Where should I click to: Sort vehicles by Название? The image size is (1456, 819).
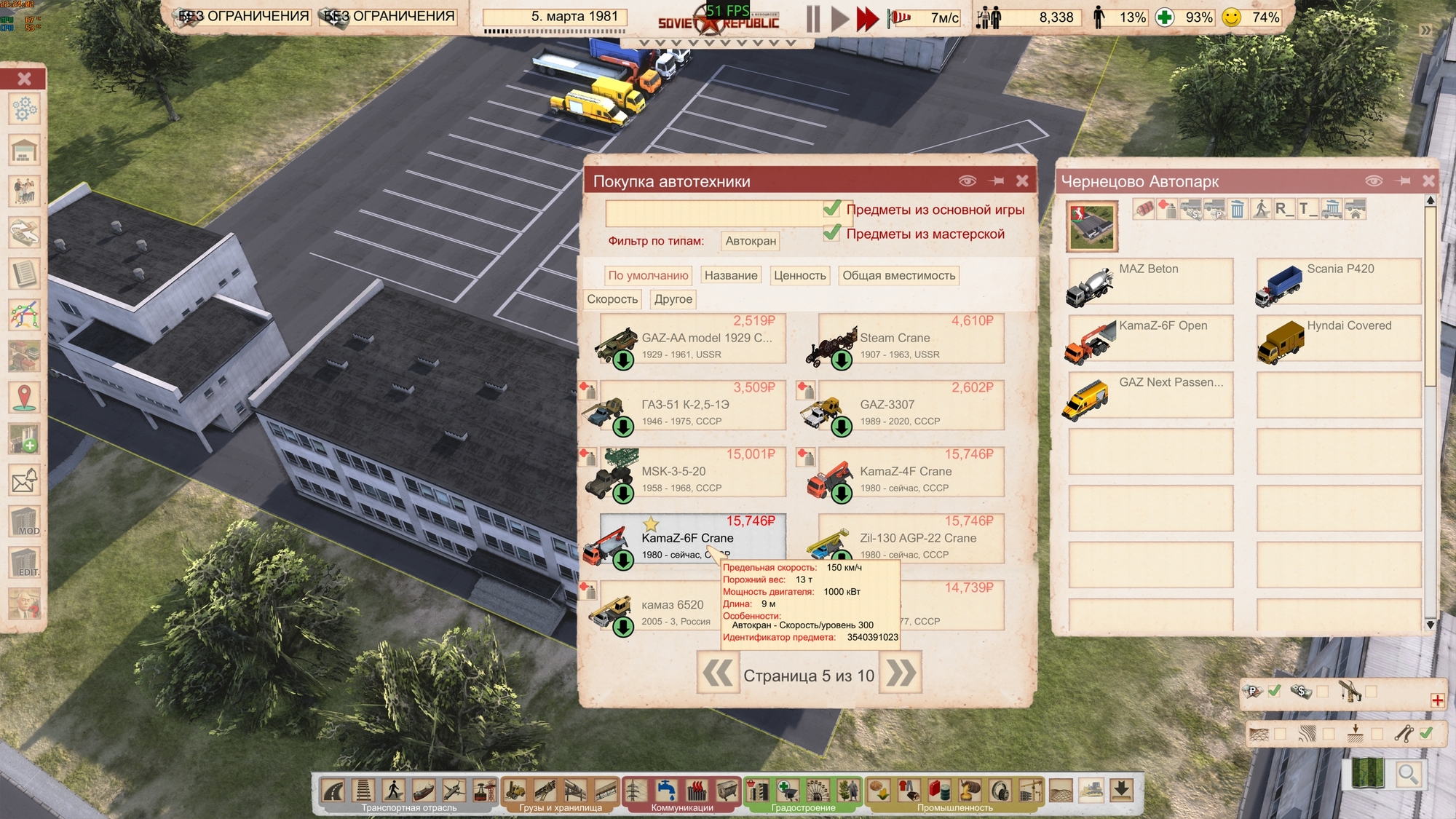(x=731, y=275)
